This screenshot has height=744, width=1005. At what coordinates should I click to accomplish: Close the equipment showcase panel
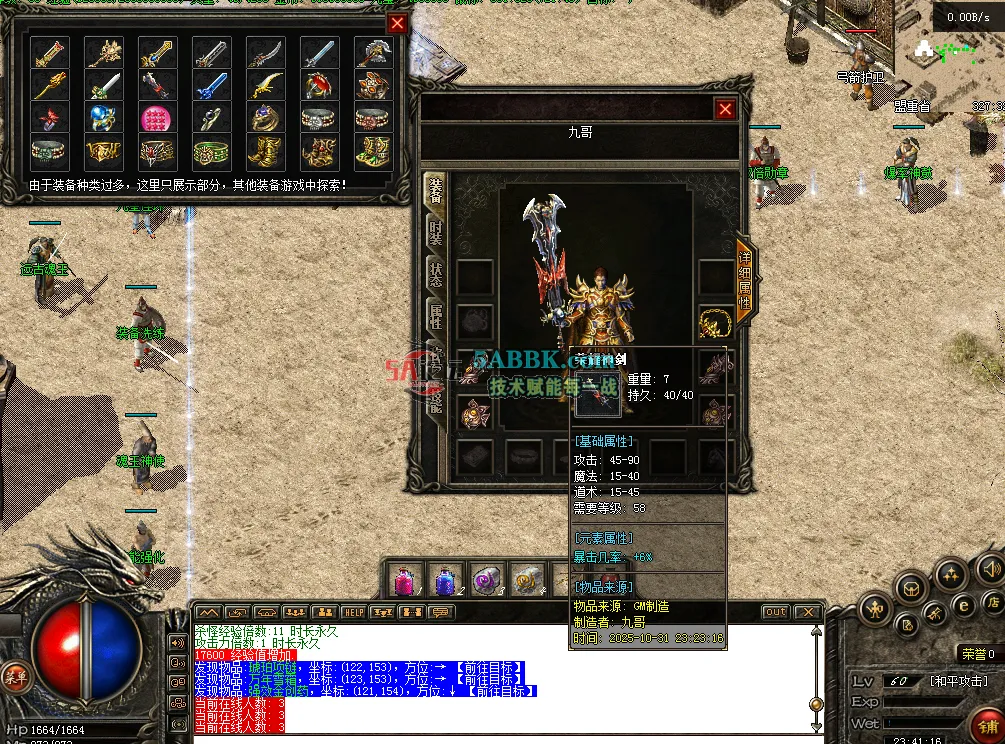pyautogui.click(x=397, y=24)
